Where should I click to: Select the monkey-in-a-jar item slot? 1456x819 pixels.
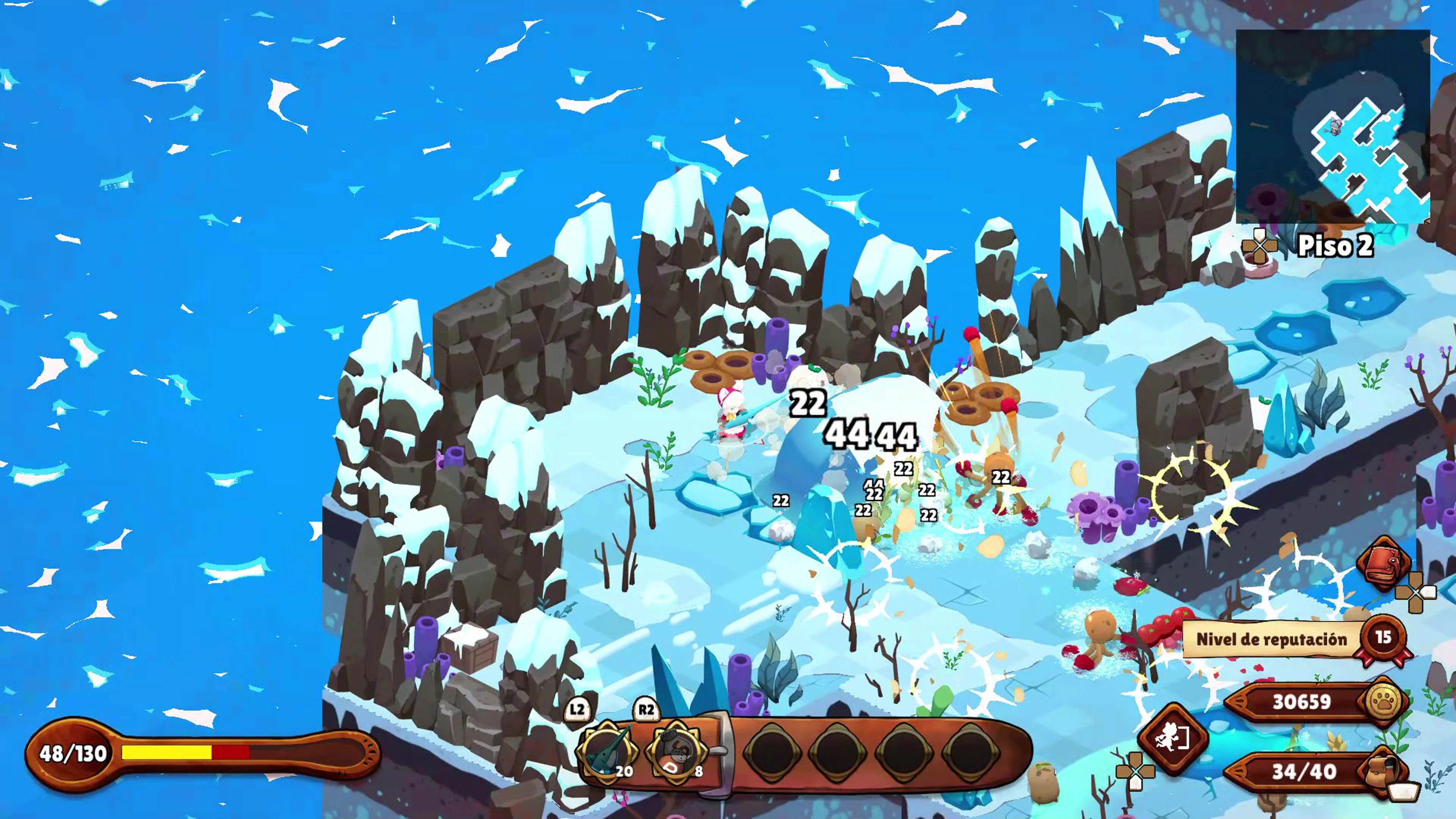(x=675, y=751)
